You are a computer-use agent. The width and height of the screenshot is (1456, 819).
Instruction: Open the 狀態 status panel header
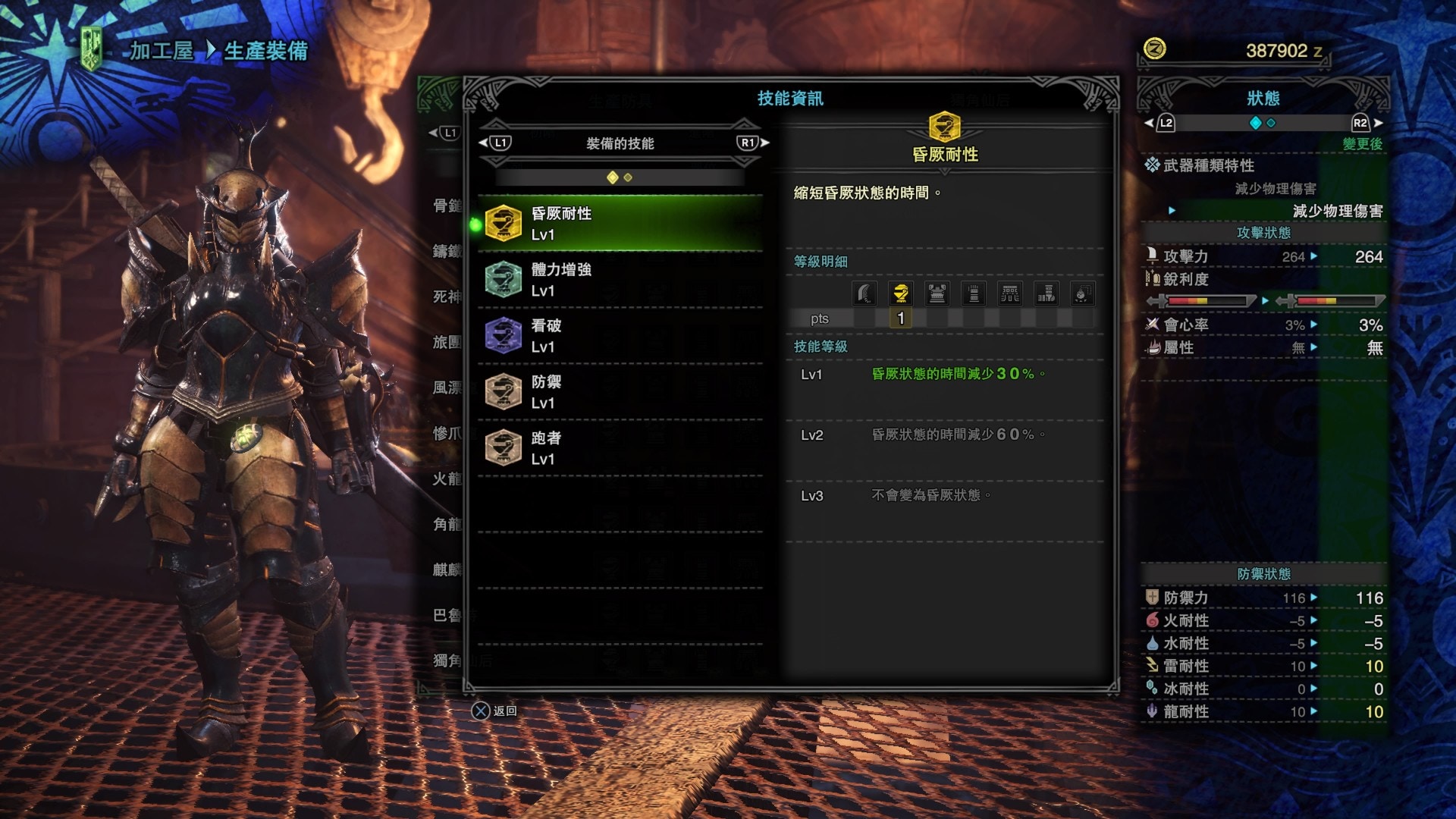click(x=1263, y=99)
